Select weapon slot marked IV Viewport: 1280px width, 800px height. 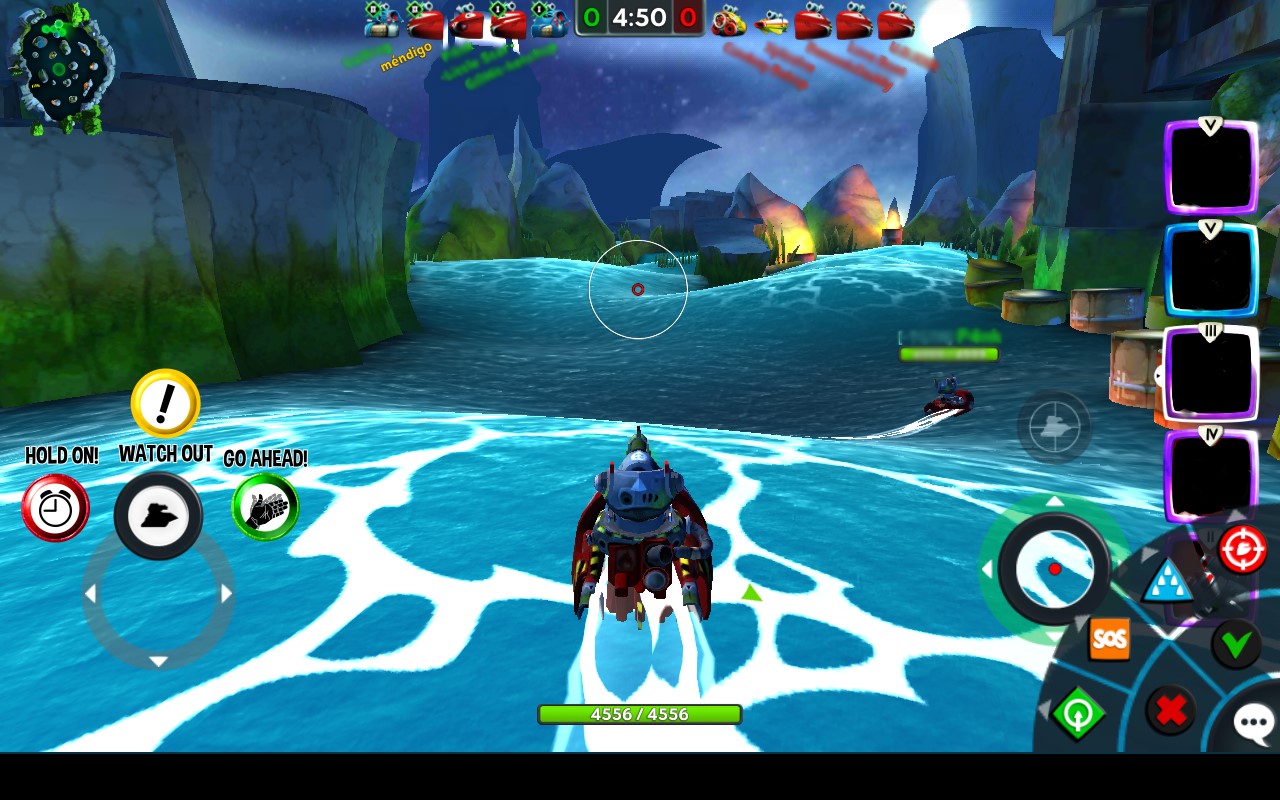(1210, 476)
